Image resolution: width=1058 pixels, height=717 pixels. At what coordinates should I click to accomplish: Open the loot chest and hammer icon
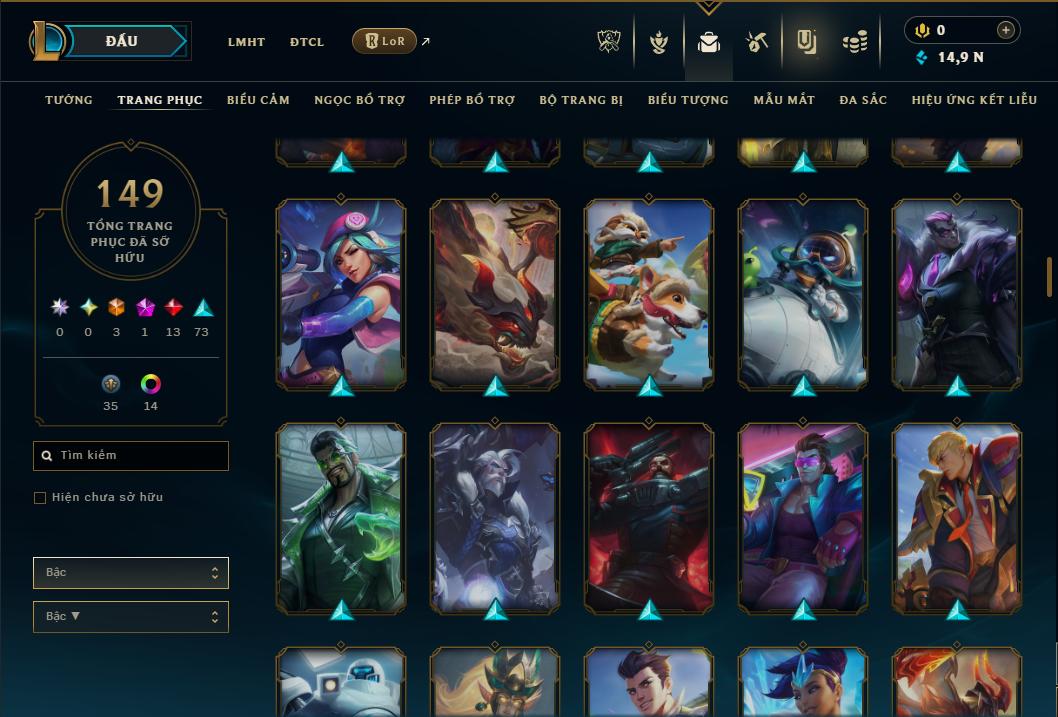tap(757, 42)
